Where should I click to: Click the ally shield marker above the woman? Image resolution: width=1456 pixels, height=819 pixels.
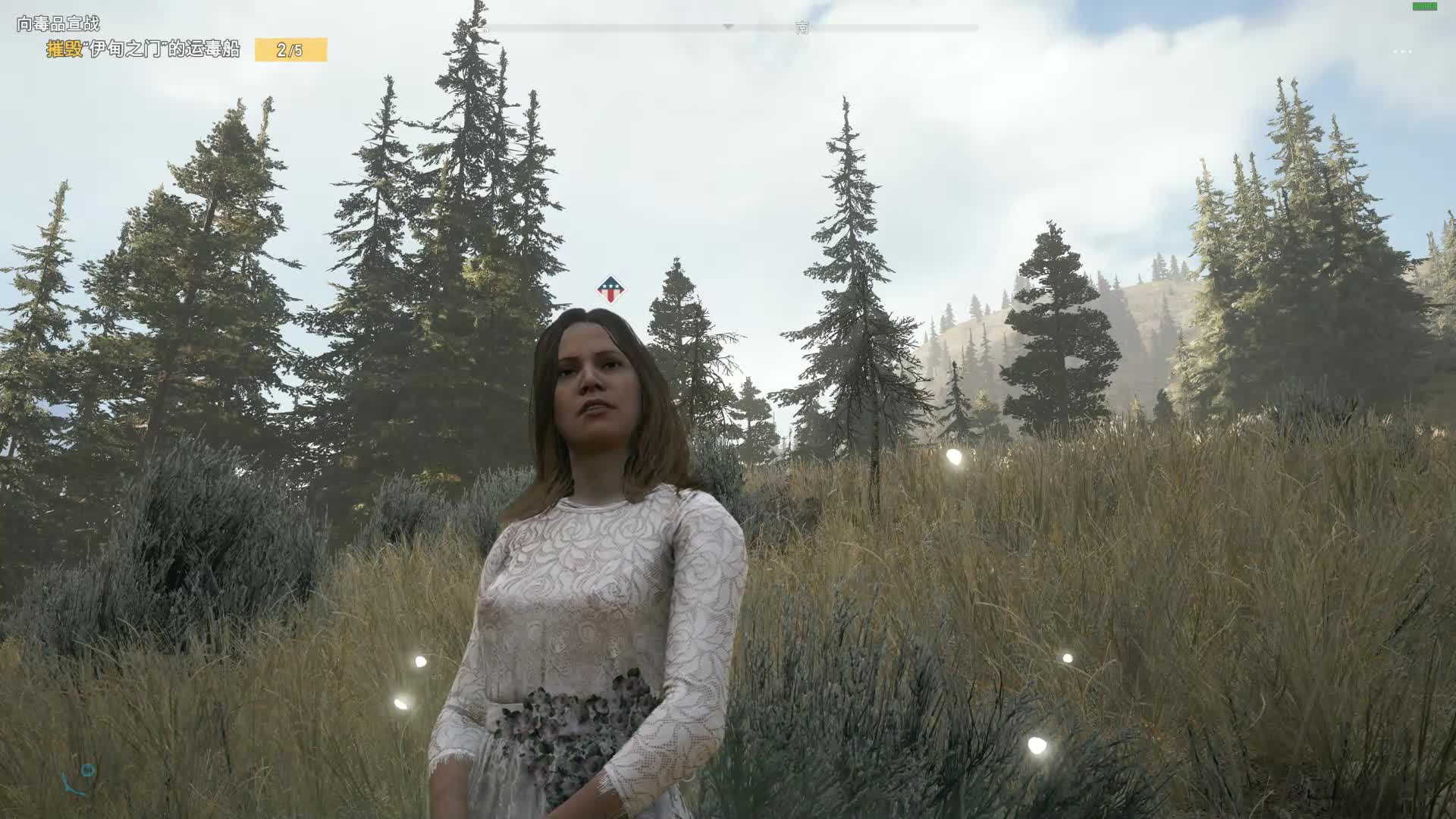click(610, 289)
